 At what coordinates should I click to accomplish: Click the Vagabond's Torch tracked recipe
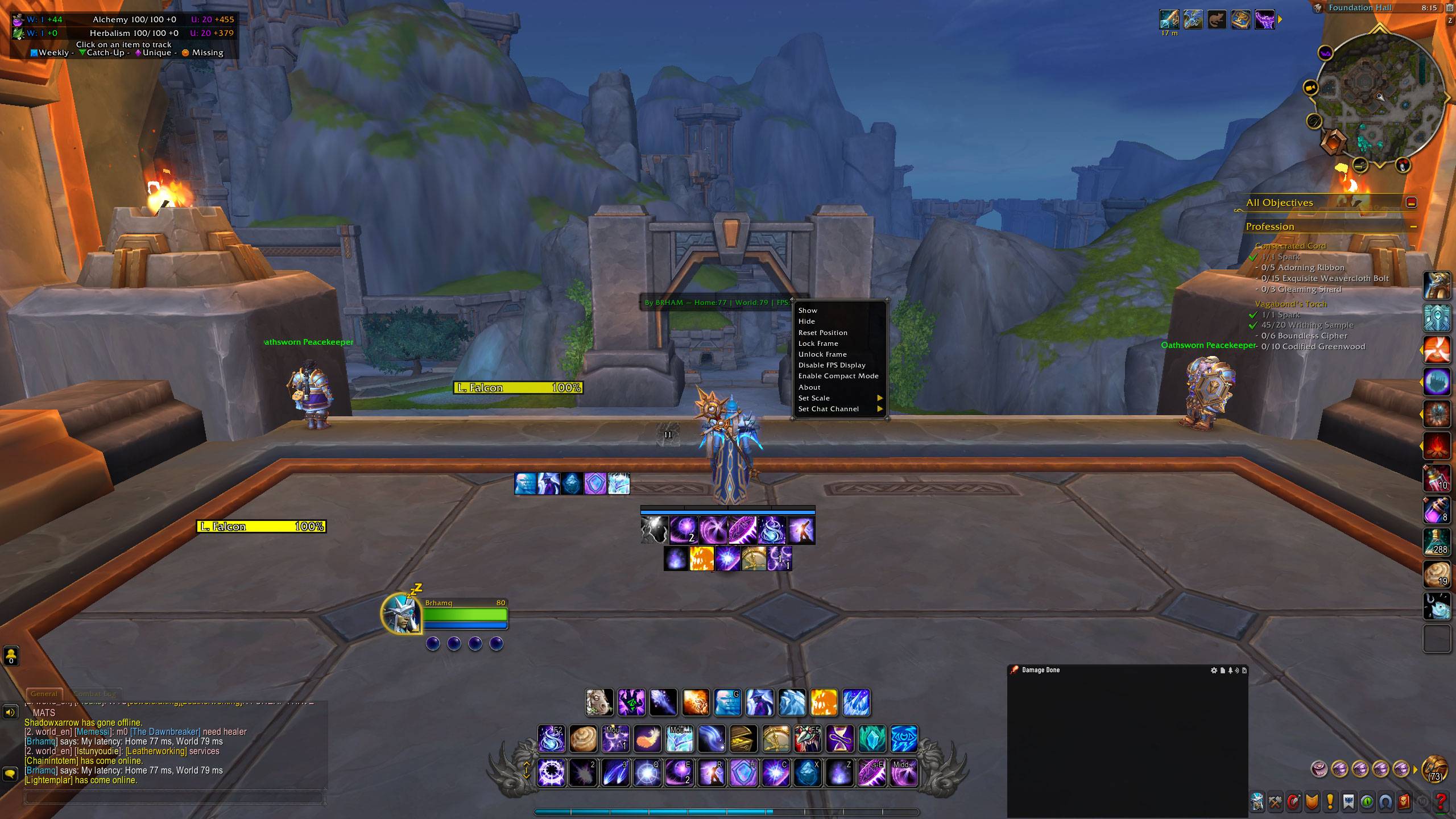click(x=1290, y=304)
